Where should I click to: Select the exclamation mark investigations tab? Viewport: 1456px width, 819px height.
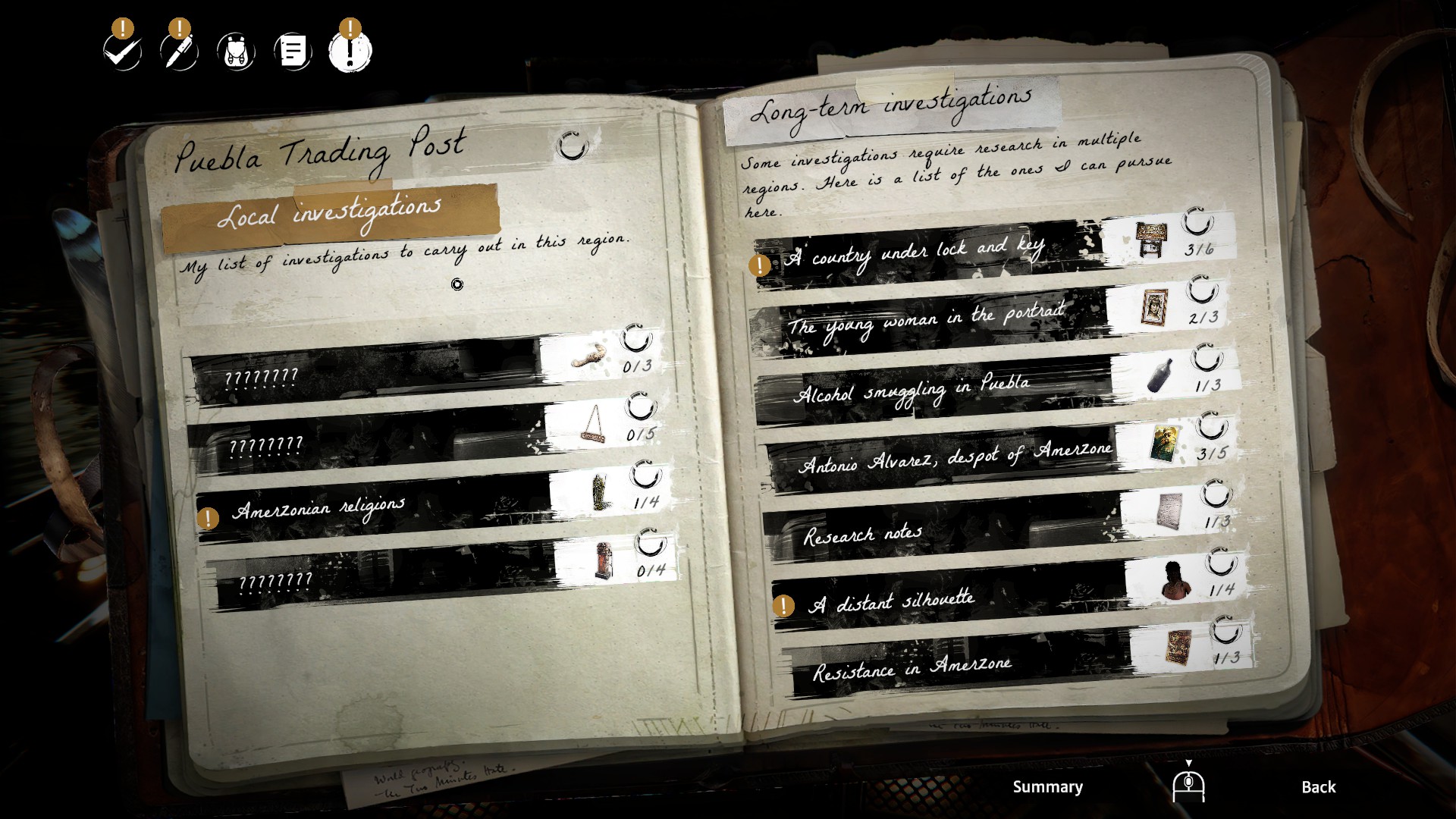pos(350,52)
